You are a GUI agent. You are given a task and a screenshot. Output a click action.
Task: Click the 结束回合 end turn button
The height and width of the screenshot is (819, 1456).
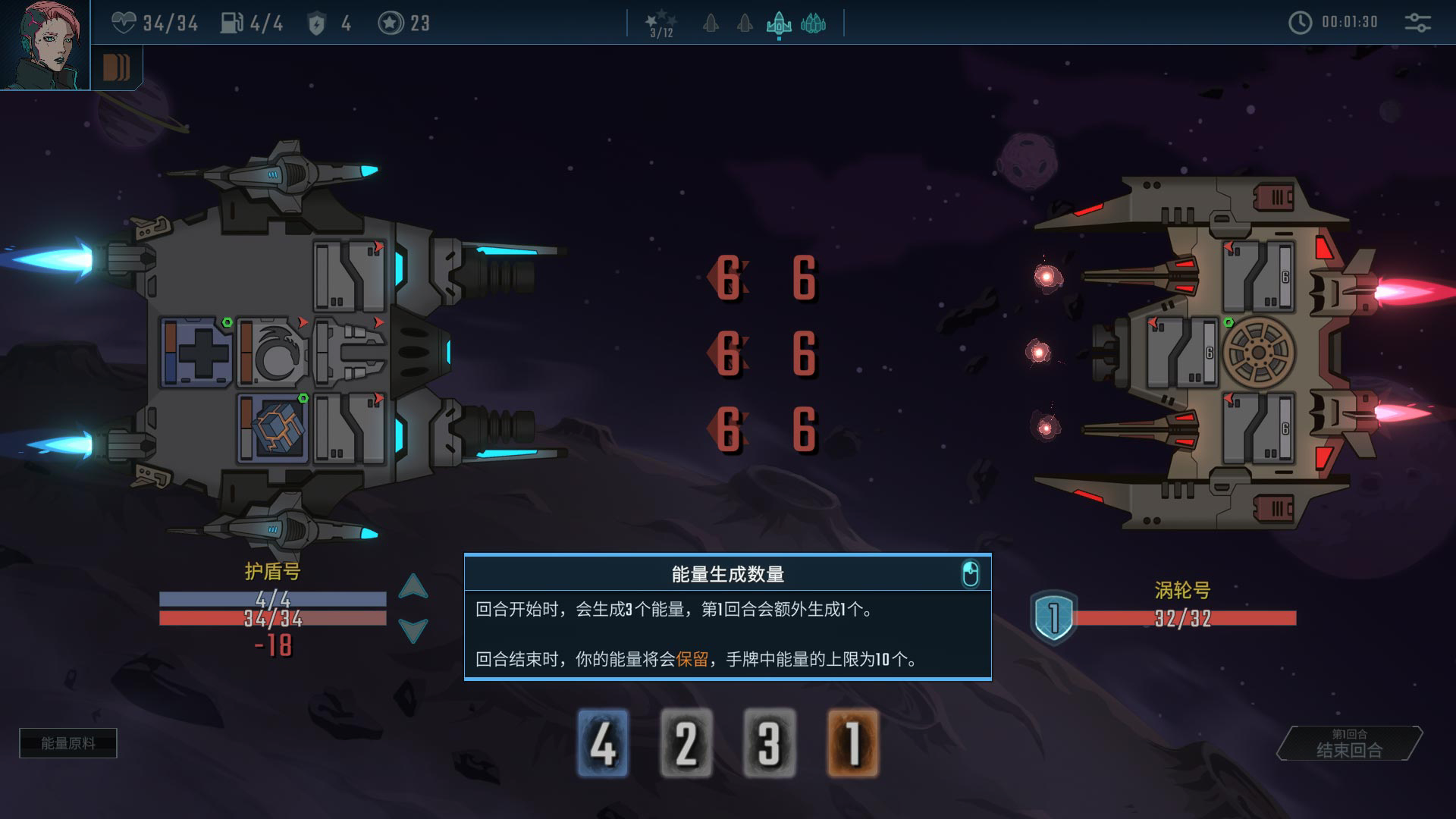[x=1349, y=744]
